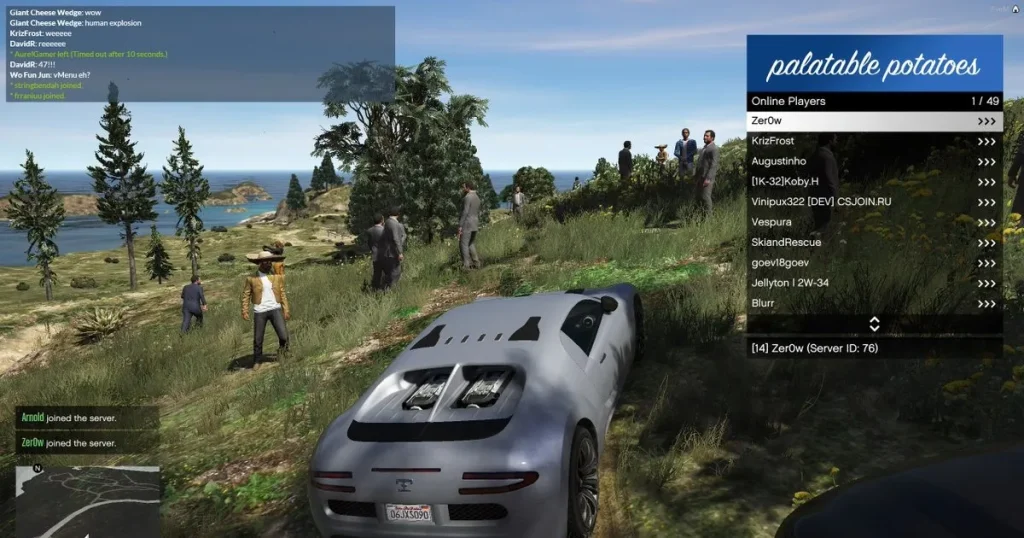Click the chat message box

(x=199, y=54)
